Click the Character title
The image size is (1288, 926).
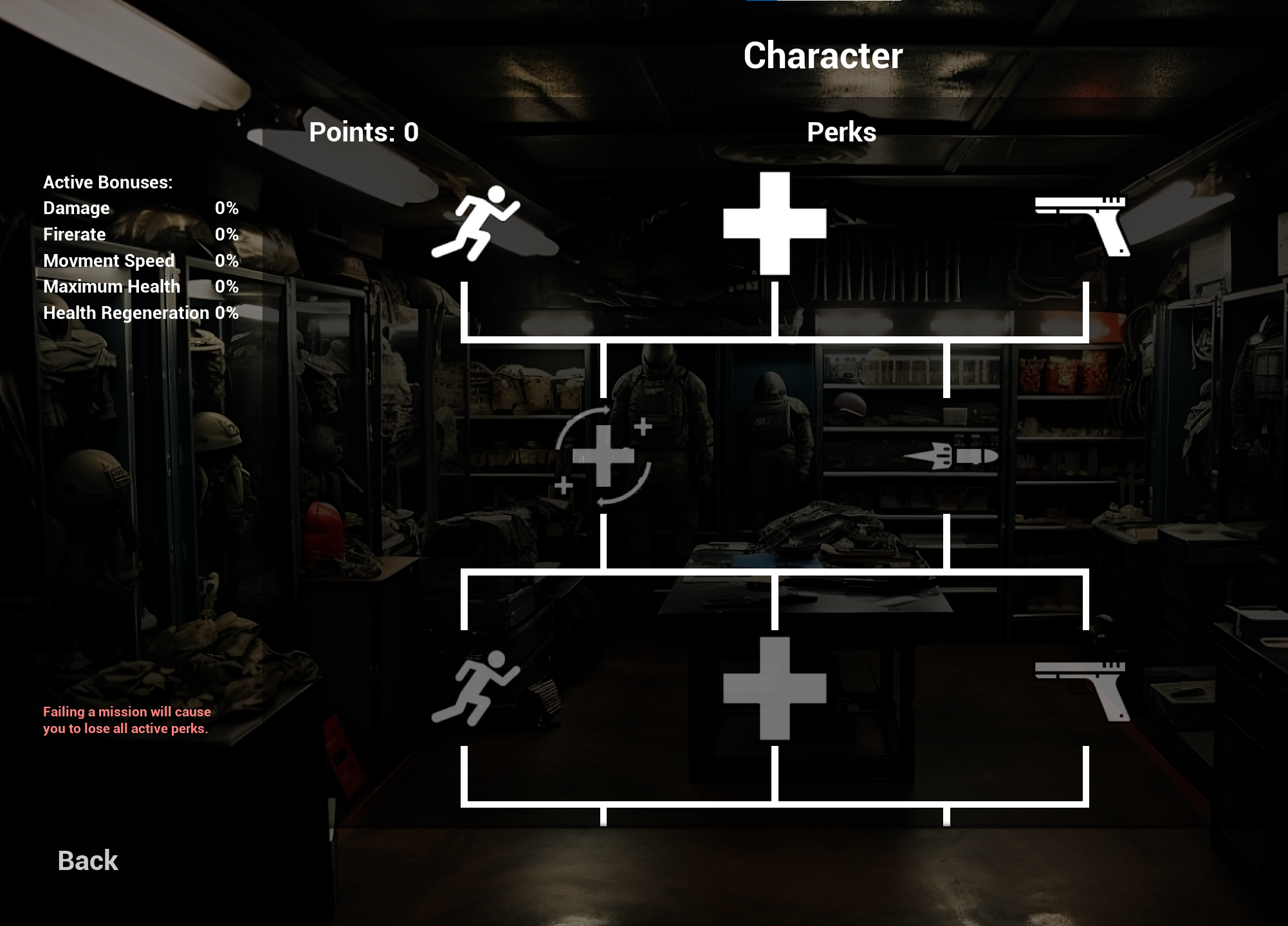pos(823,55)
